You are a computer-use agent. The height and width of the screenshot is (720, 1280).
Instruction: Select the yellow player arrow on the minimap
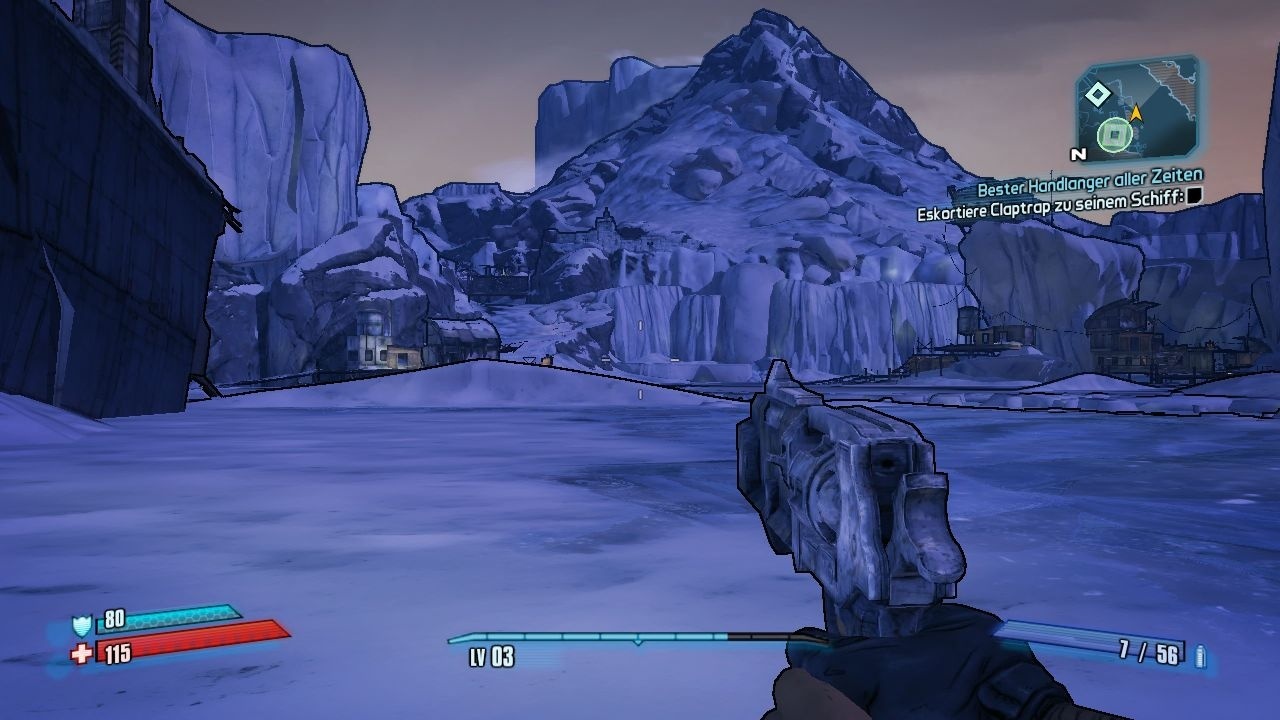click(1137, 112)
